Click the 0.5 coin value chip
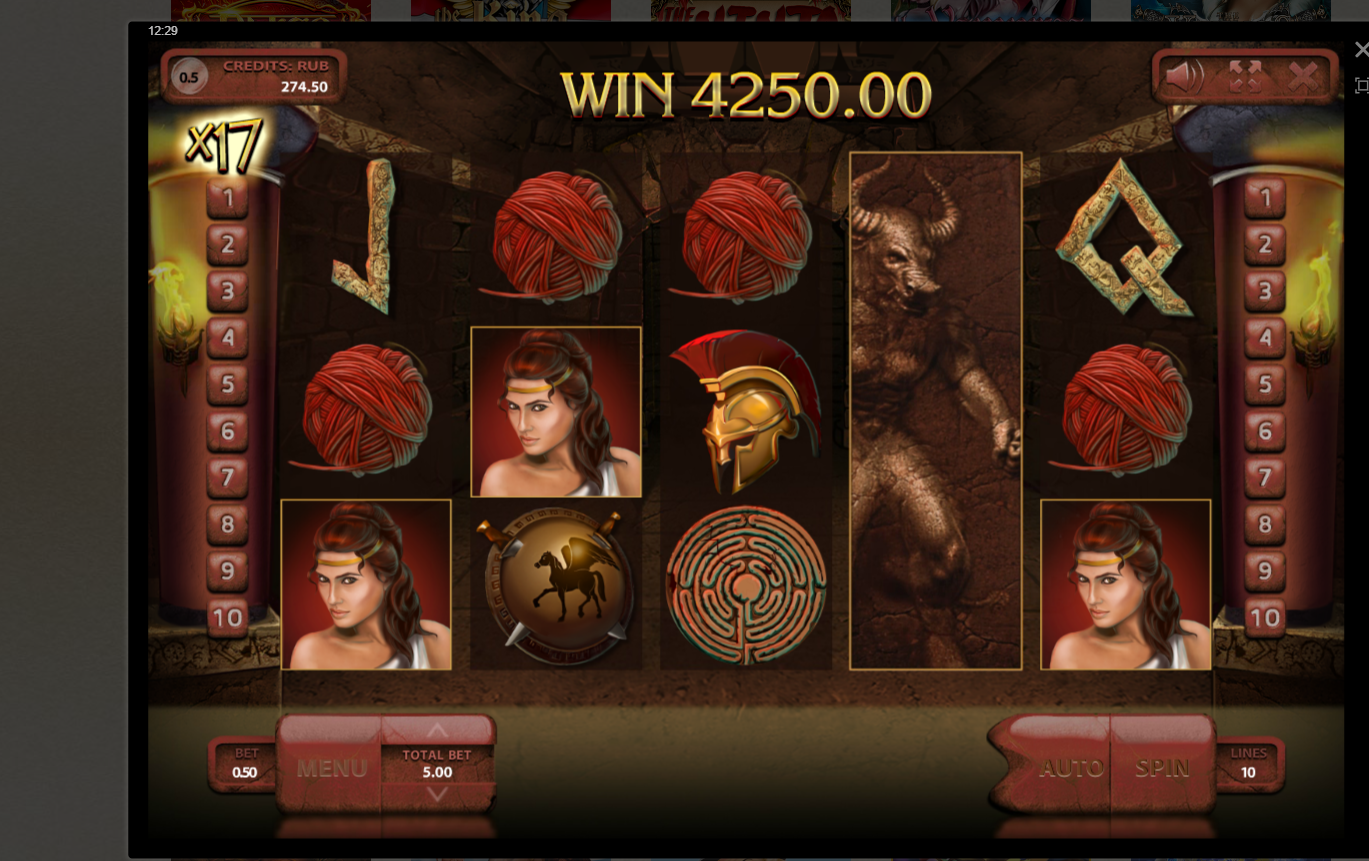The height and width of the screenshot is (861, 1369). click(x=188, y=77)
